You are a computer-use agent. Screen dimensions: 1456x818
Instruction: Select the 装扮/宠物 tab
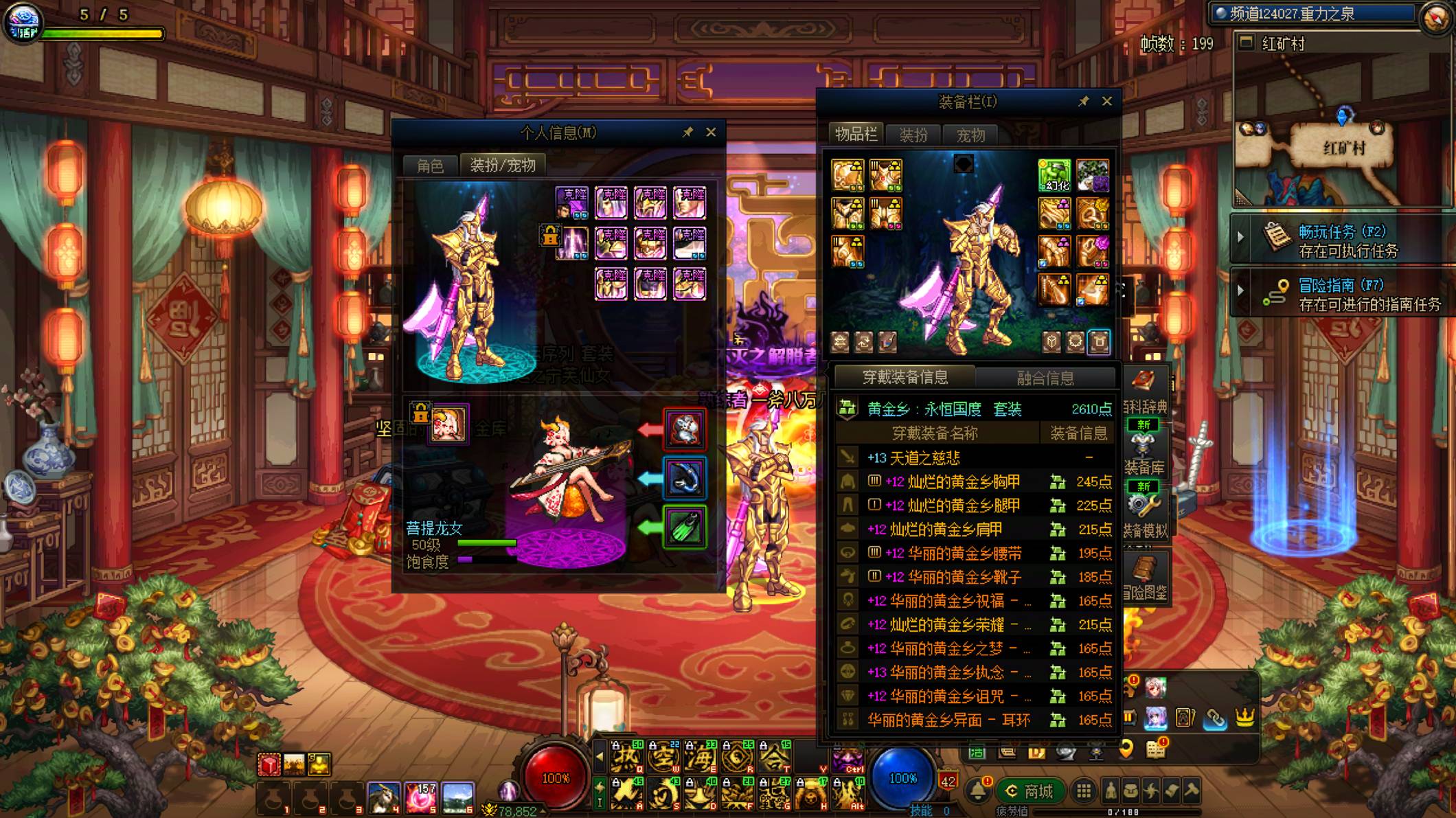[502, 166]
